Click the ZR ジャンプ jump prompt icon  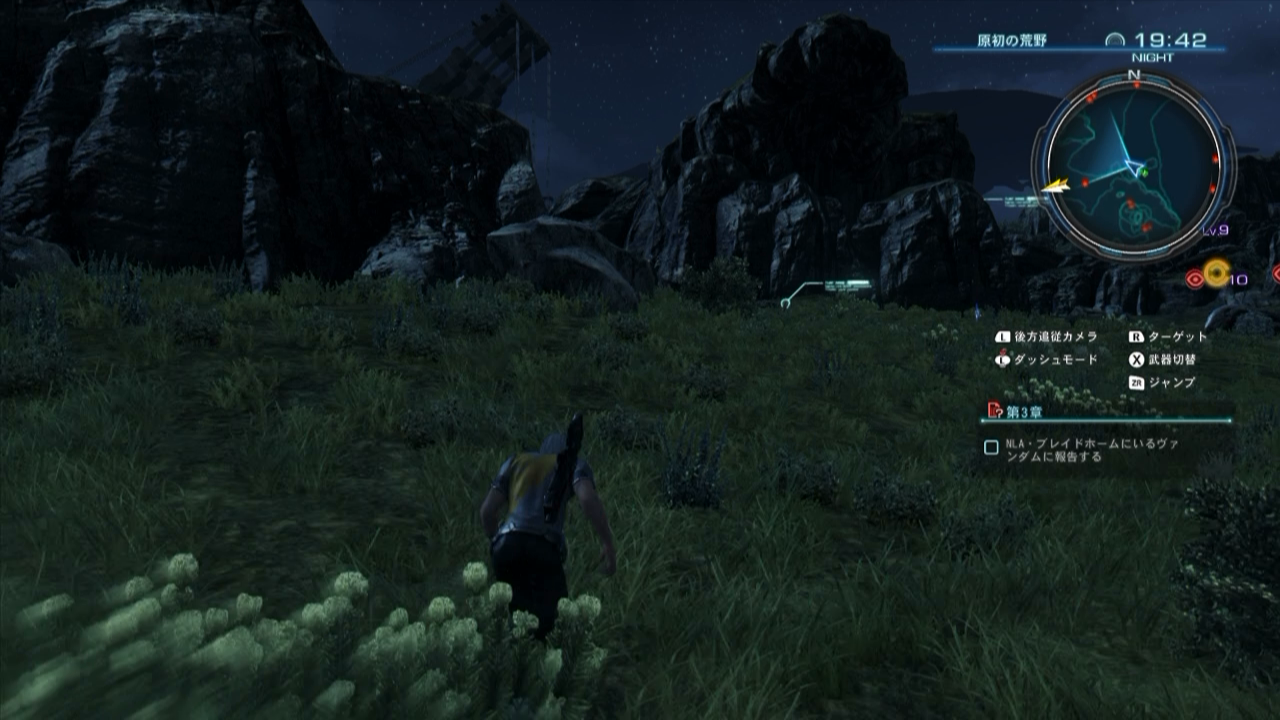[1139, 382]
